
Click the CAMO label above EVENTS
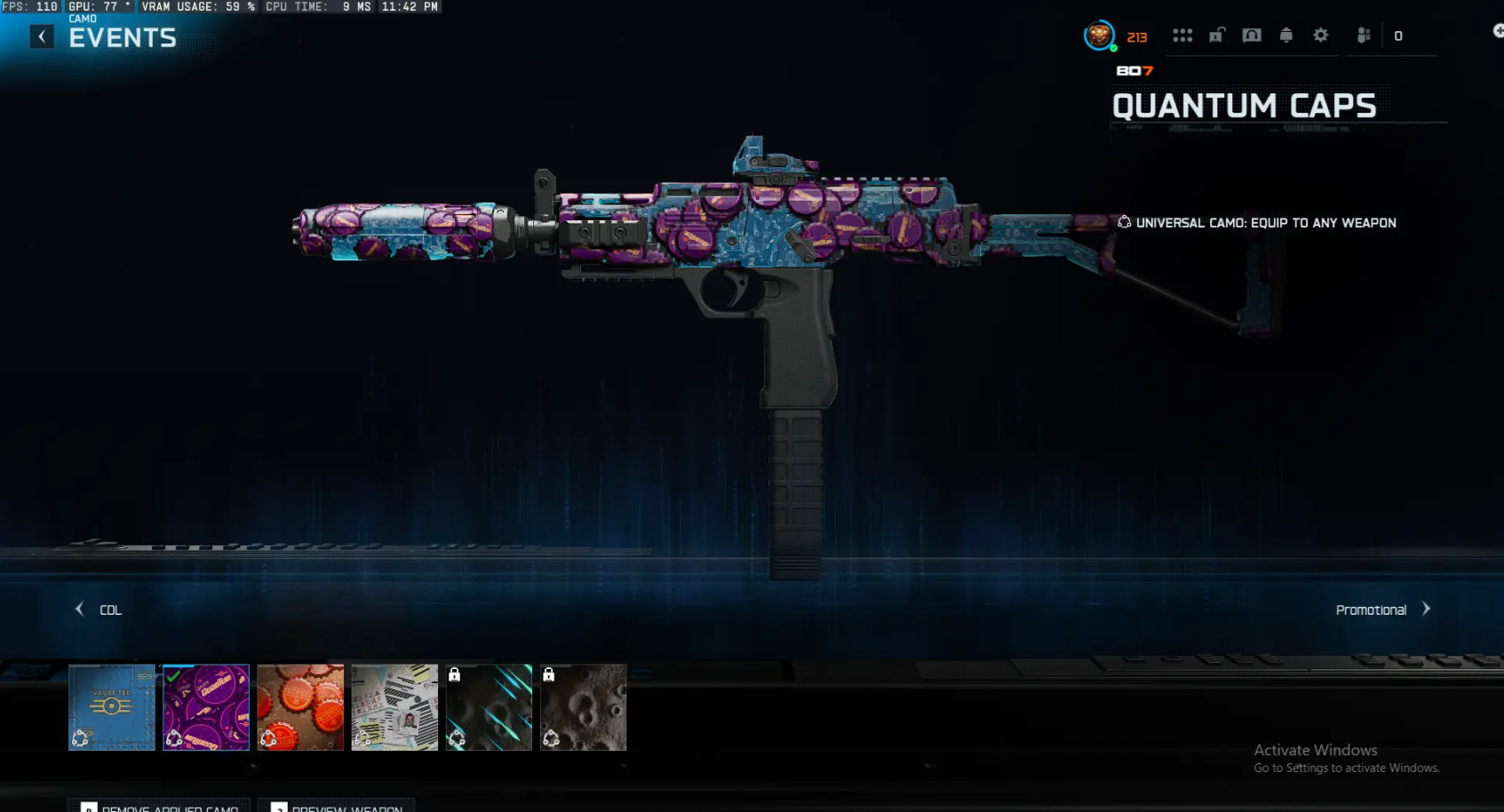pos(82,18)
